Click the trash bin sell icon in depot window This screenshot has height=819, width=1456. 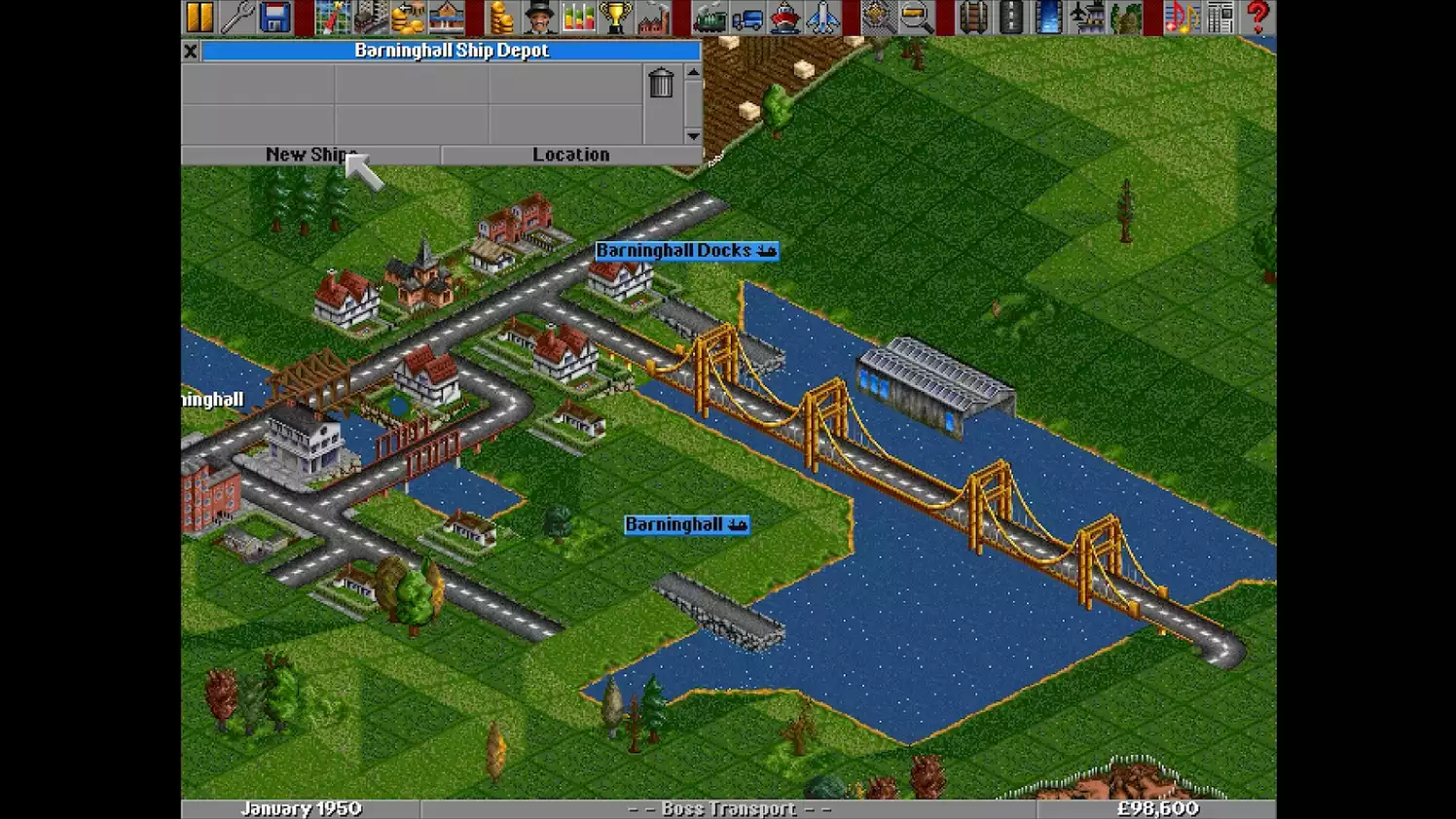[662, 85]
